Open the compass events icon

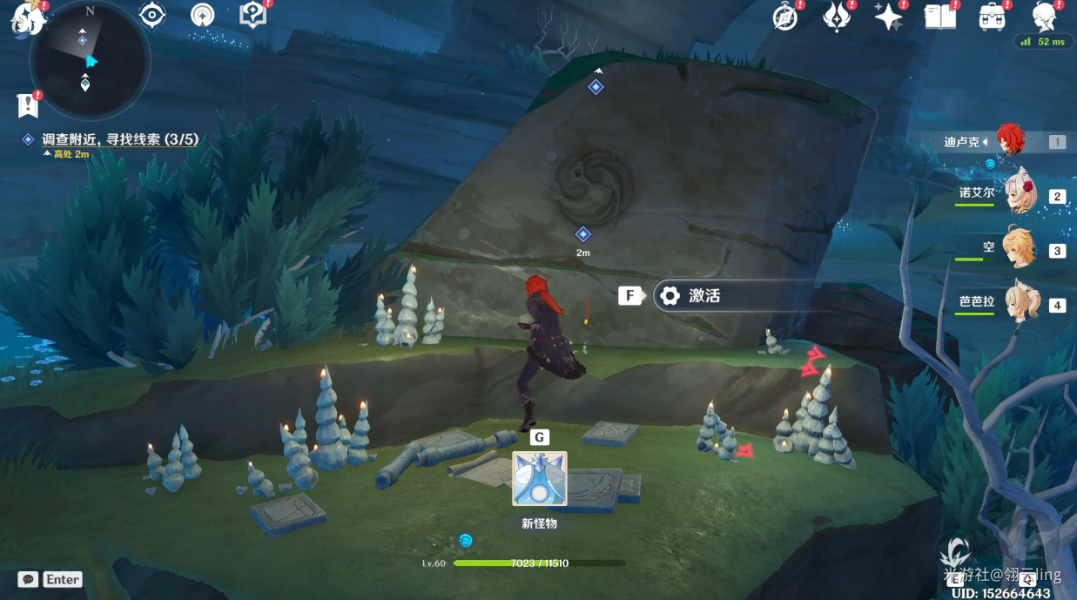pyautogui.click(x=786, y=16)
